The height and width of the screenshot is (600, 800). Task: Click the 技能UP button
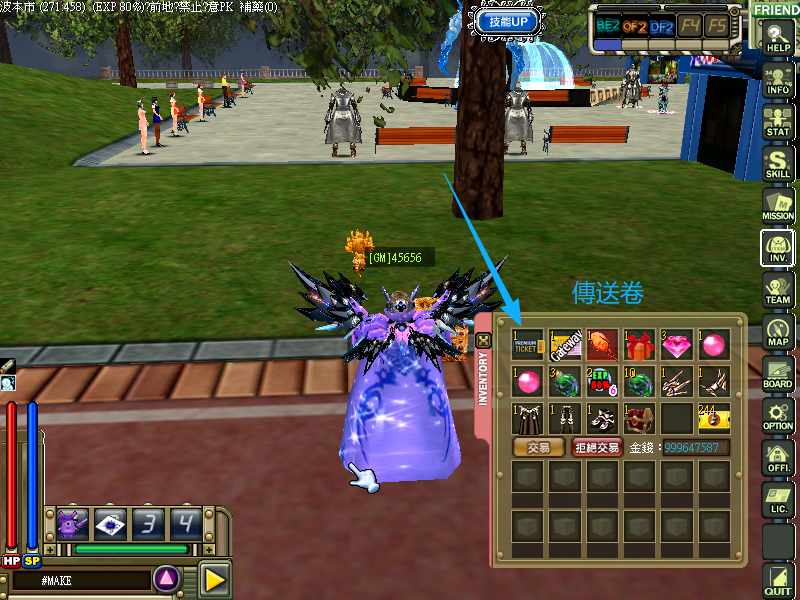tap(509, 21)
